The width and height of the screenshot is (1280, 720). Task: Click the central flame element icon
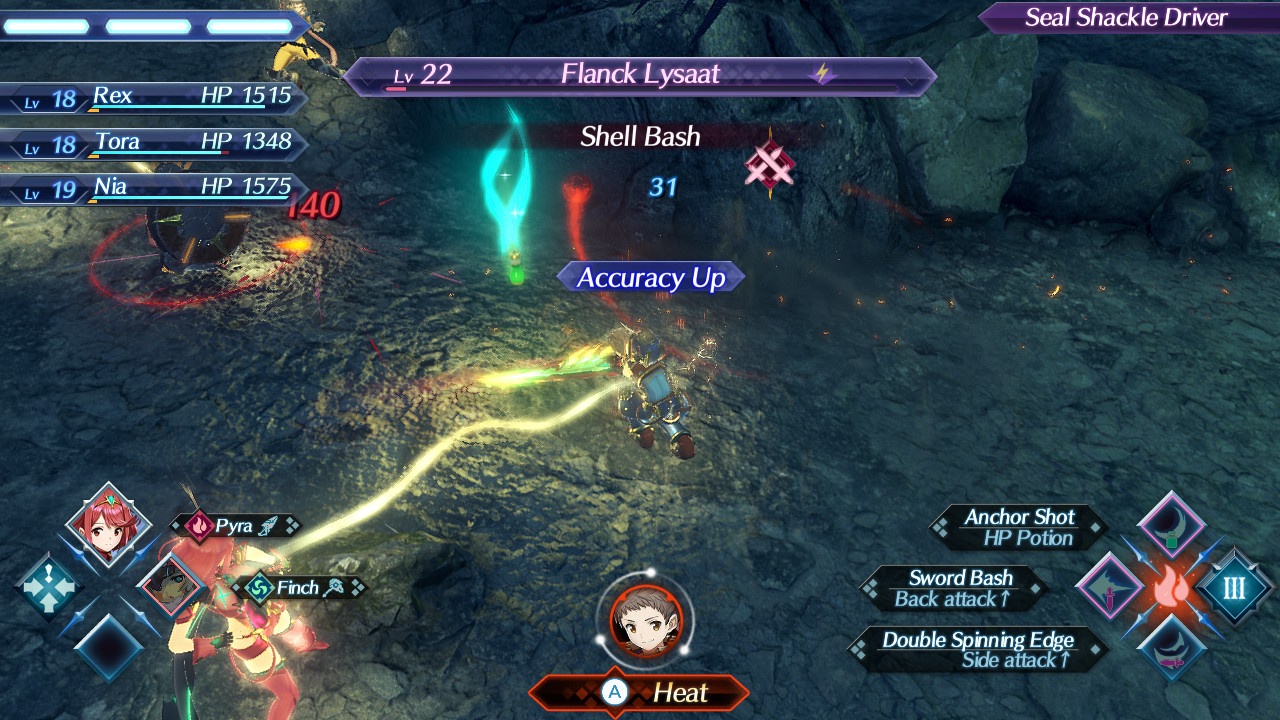[1171, 588]
